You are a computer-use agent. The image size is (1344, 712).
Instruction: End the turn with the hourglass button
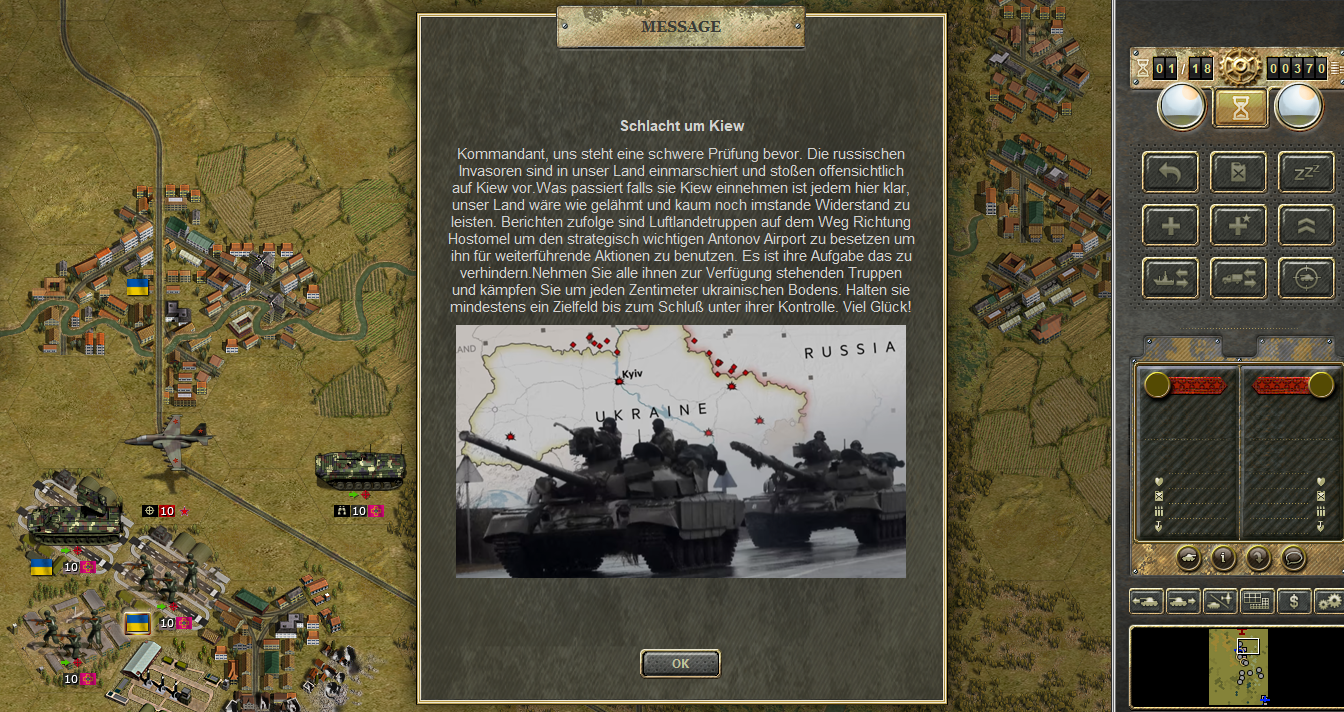[1240, 108]
